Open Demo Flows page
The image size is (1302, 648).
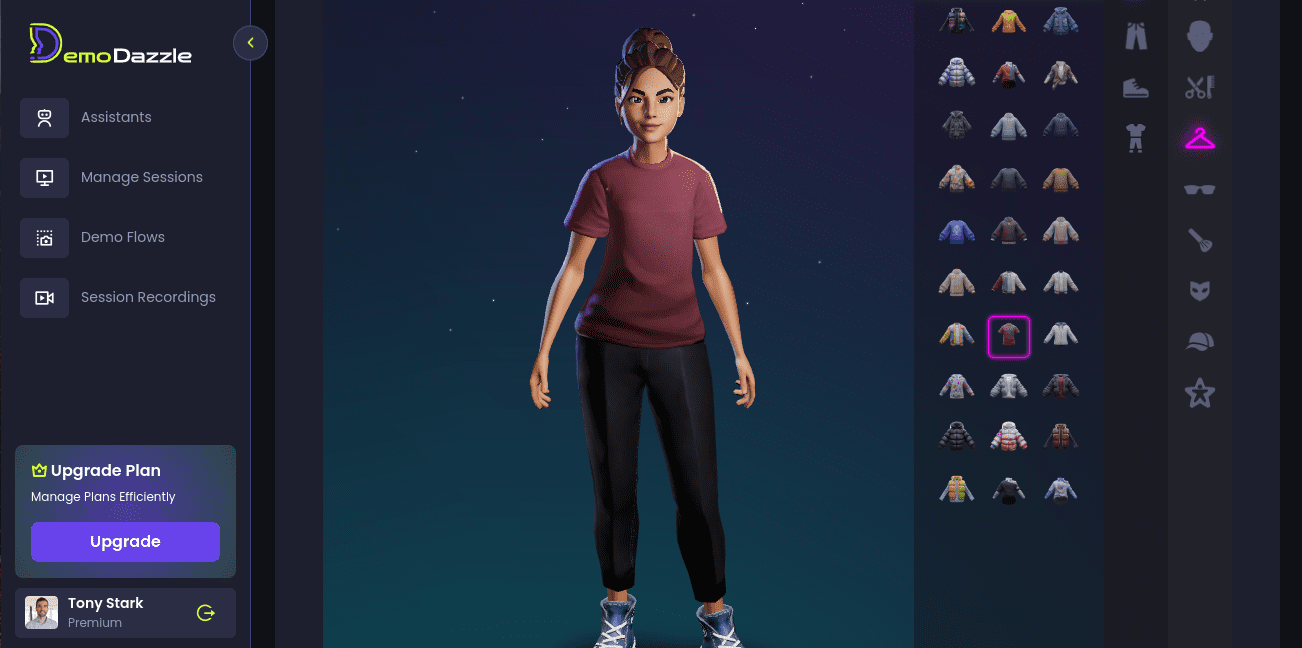point(122,237)
